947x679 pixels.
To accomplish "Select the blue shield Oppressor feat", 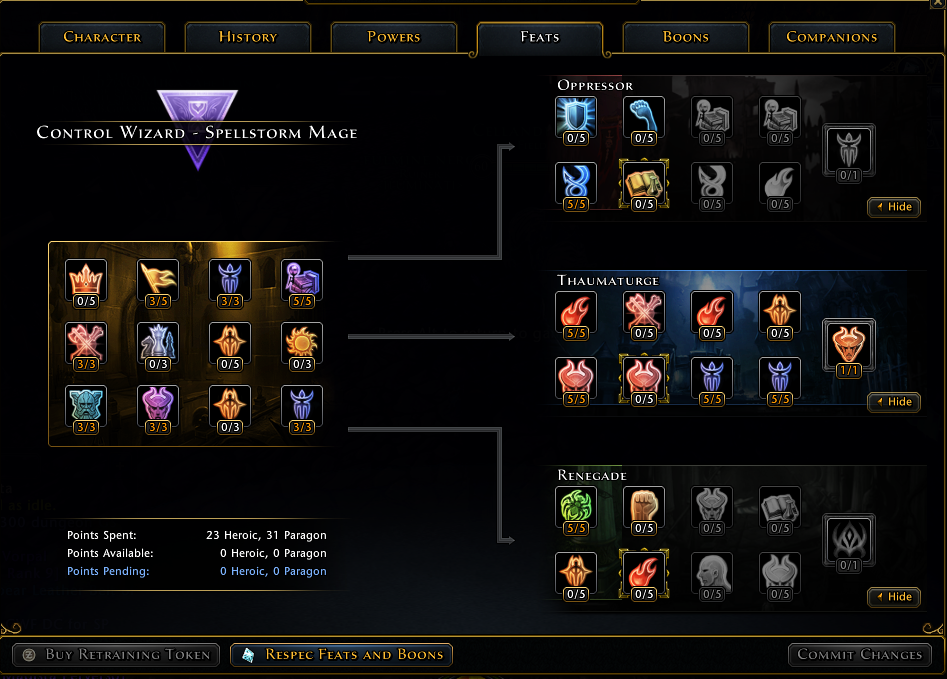I will click(576, 117).
